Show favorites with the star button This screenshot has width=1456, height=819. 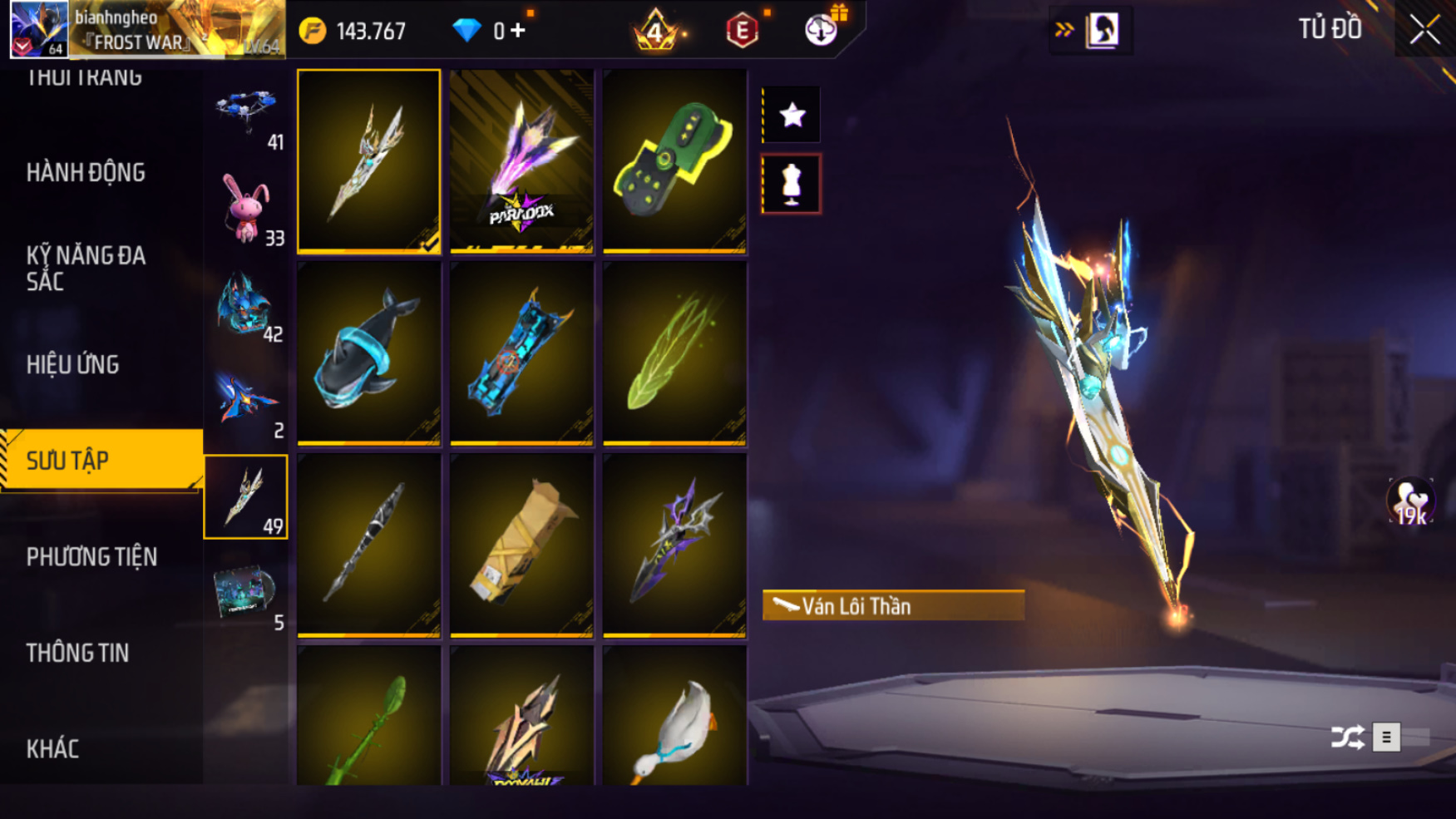792,115
